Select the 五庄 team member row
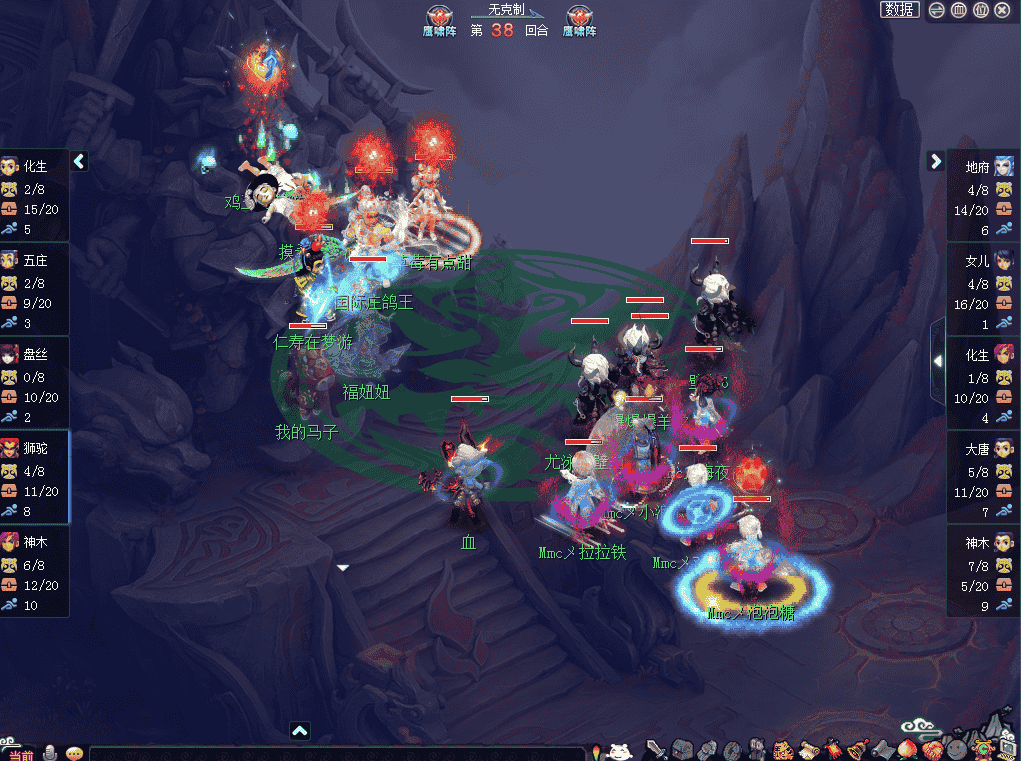 [35, 291]
